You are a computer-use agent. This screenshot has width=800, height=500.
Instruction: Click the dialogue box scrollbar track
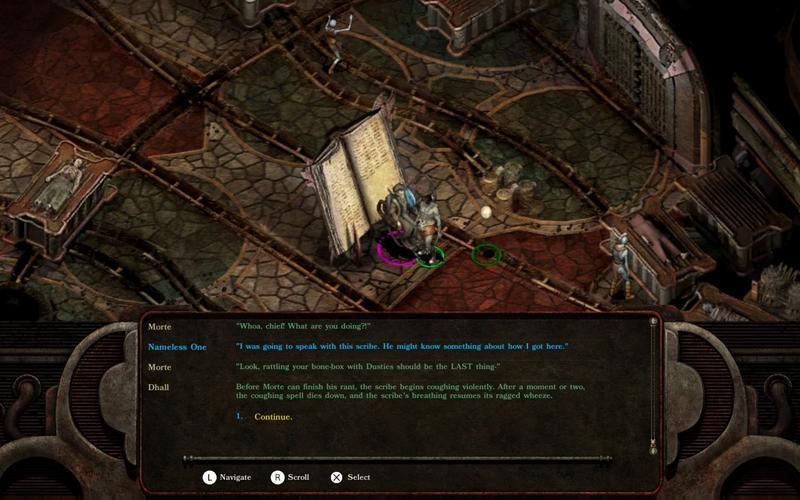tap(653, 383)
